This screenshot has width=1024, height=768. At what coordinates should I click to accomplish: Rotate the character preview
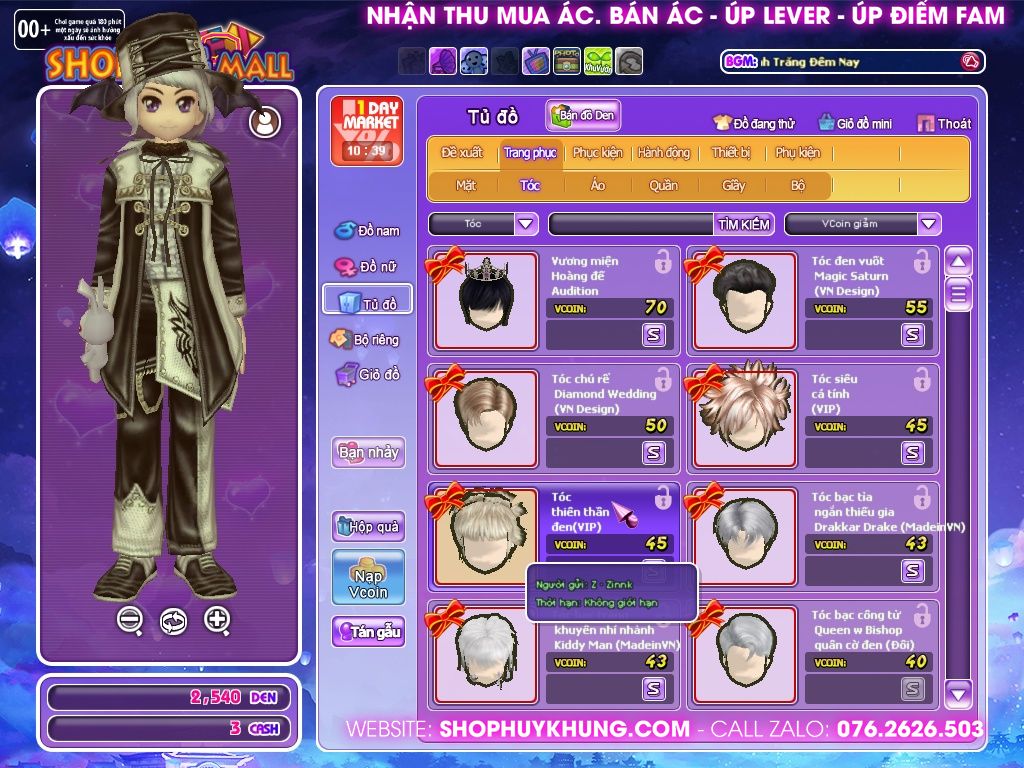[173, 621]
